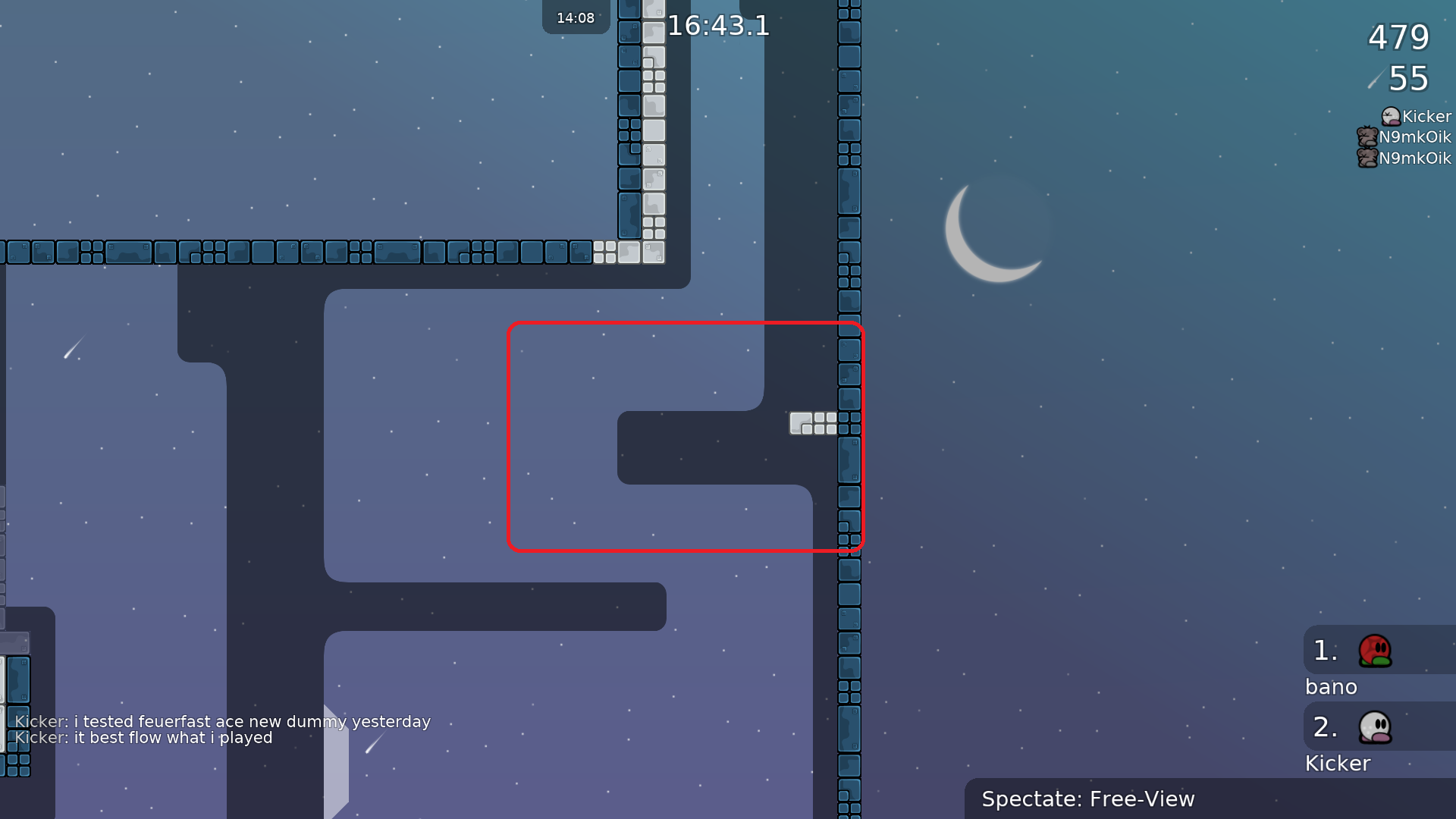Select the first N9mkOik tee icon

[1367, 137]
